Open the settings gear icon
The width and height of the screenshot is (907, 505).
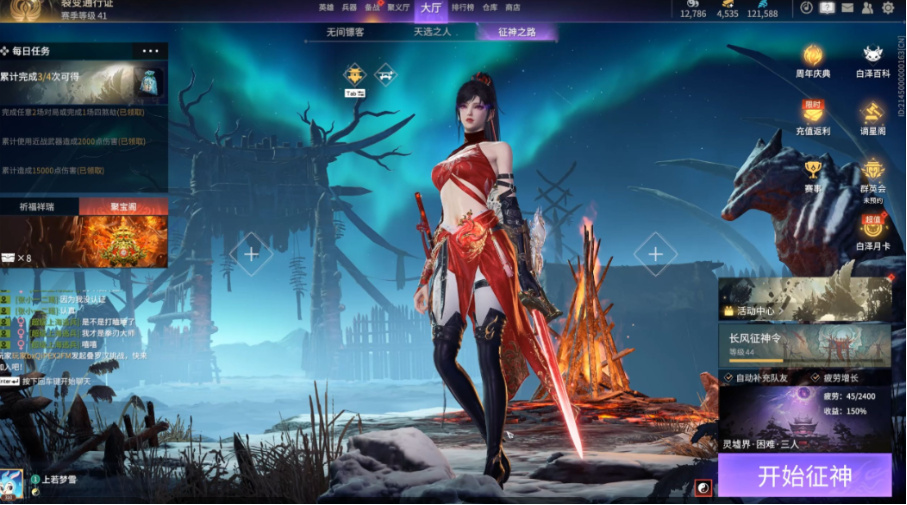click(888, 8)
